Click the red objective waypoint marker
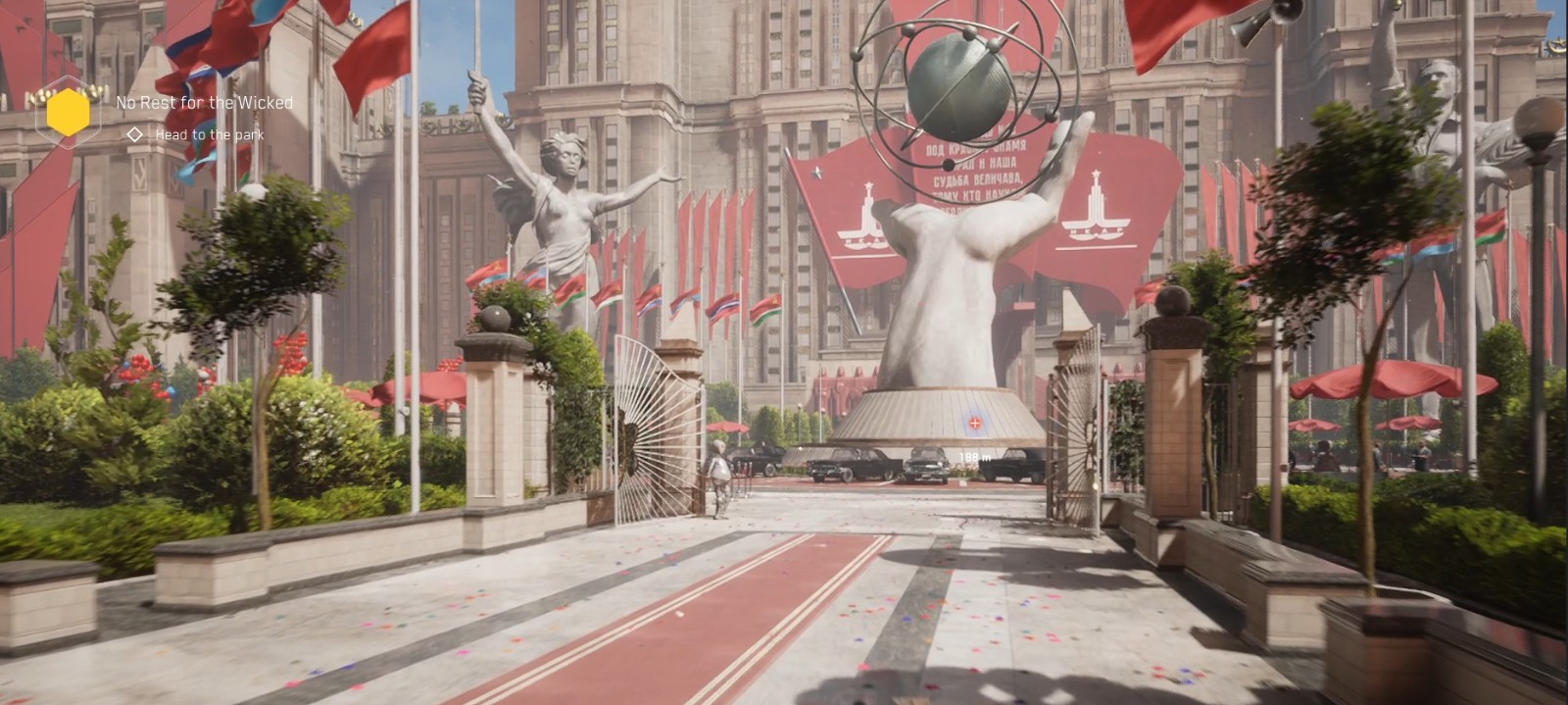Viewport: 1568px width, 705px height. pyautogui.click(x=975, y=424)
